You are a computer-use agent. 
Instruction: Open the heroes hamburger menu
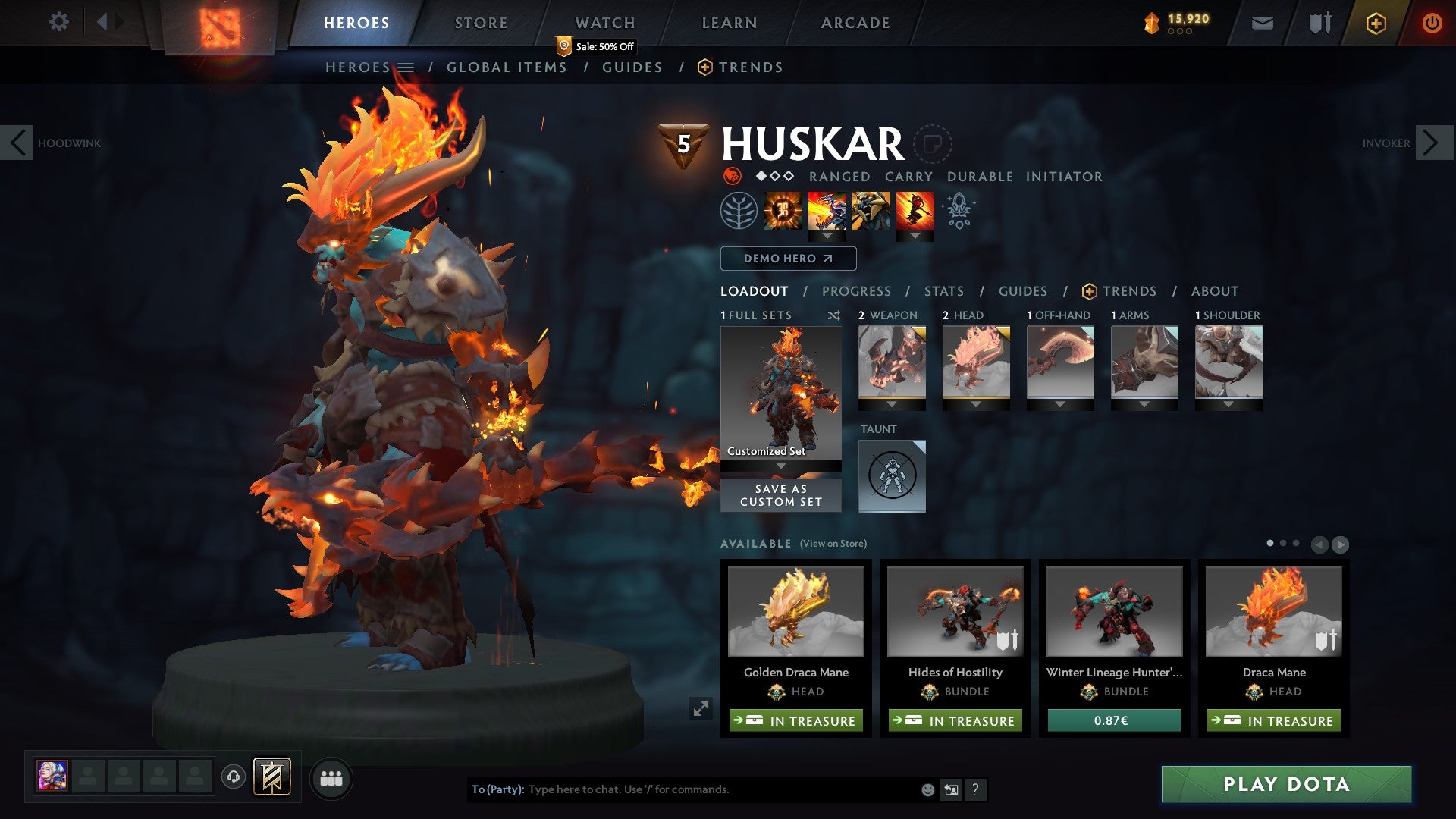(406, 67)
